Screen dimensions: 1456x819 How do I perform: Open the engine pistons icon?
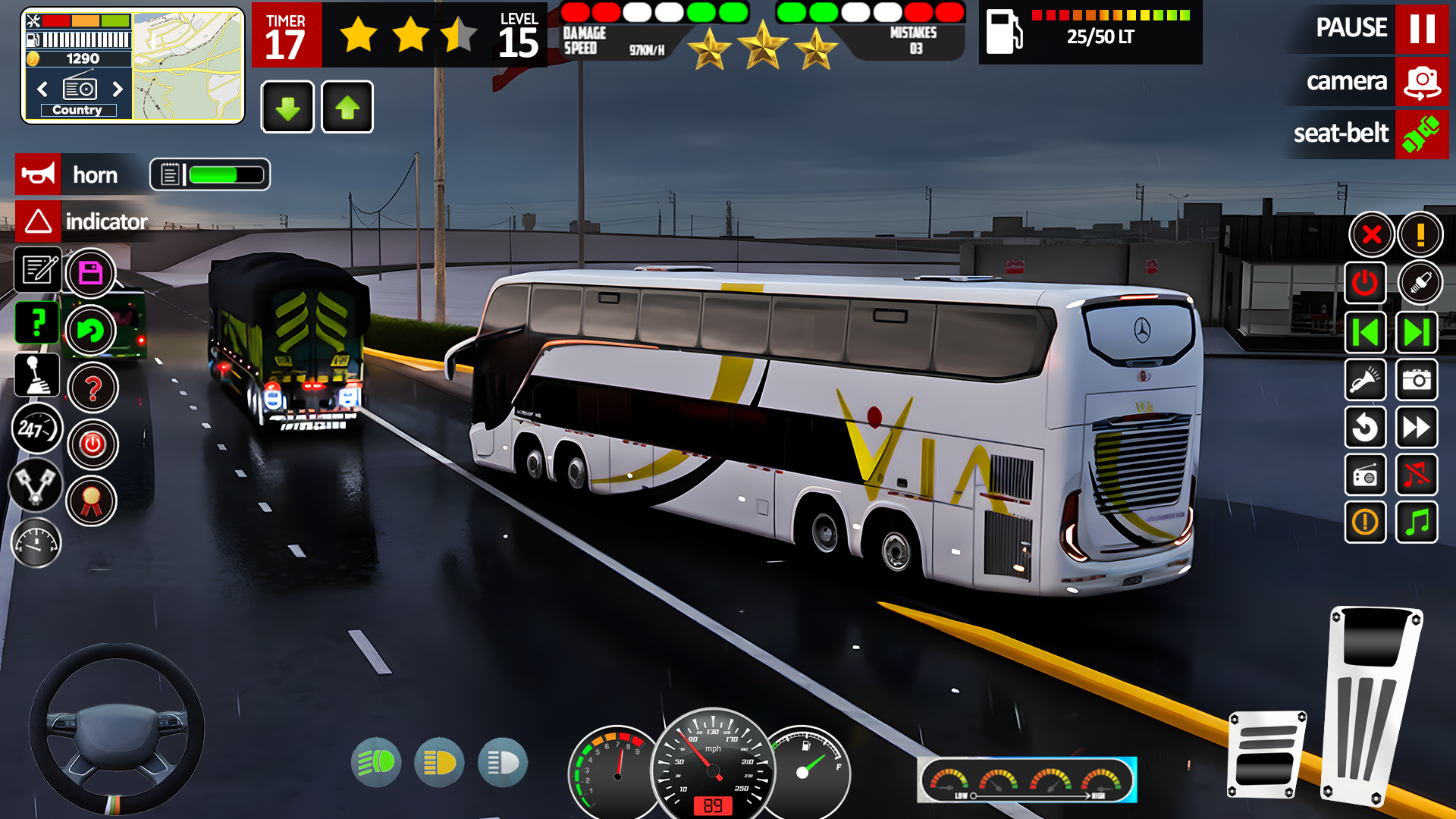pos(36,485)
